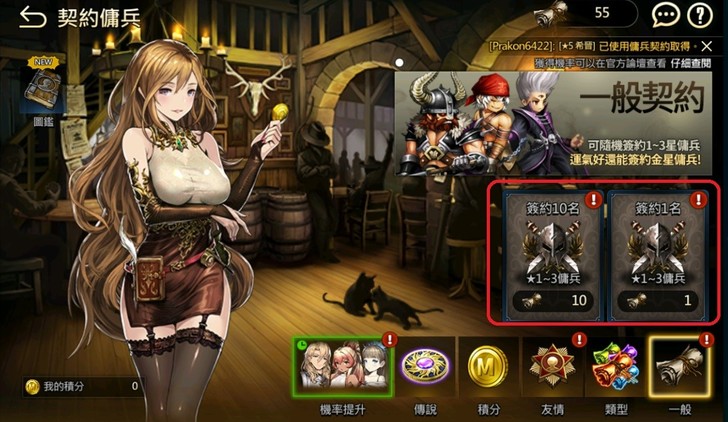
Task: Select the 一般 general contract tab
Action: (x=680, y=369)
